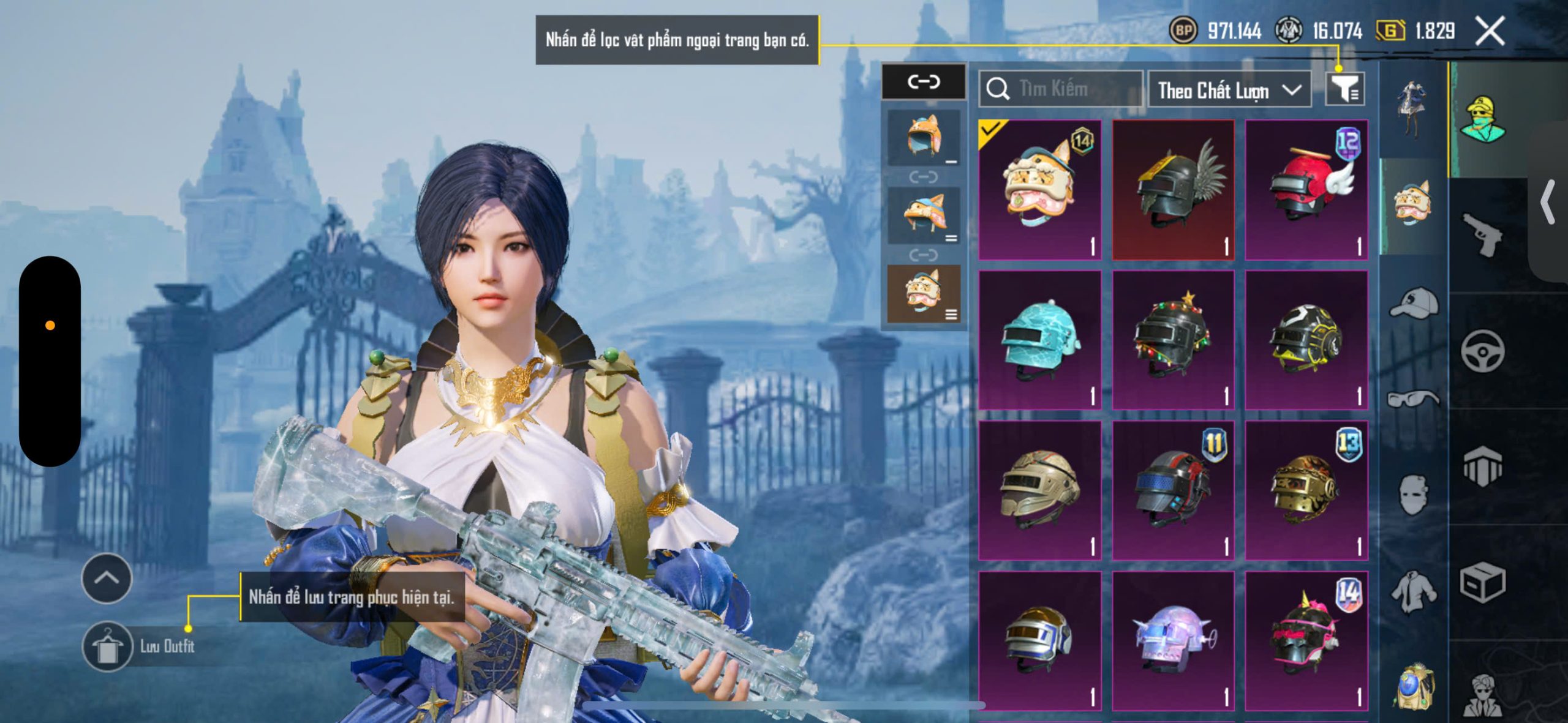The image size is (1568, 723).
Task: Choose the winged black and gold helmet
Action: (1173, 190)
